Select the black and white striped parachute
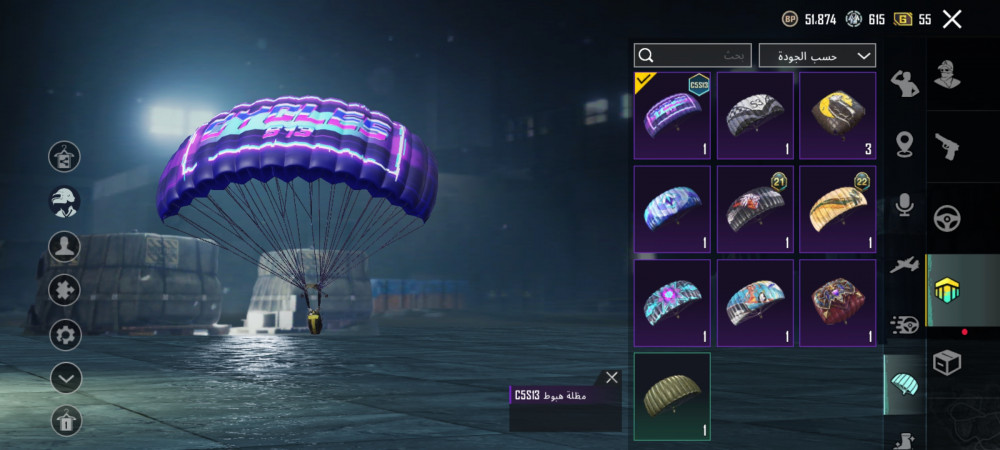Image resolution: width=1000 pixels, height=450 pixels. click(755, 116)
